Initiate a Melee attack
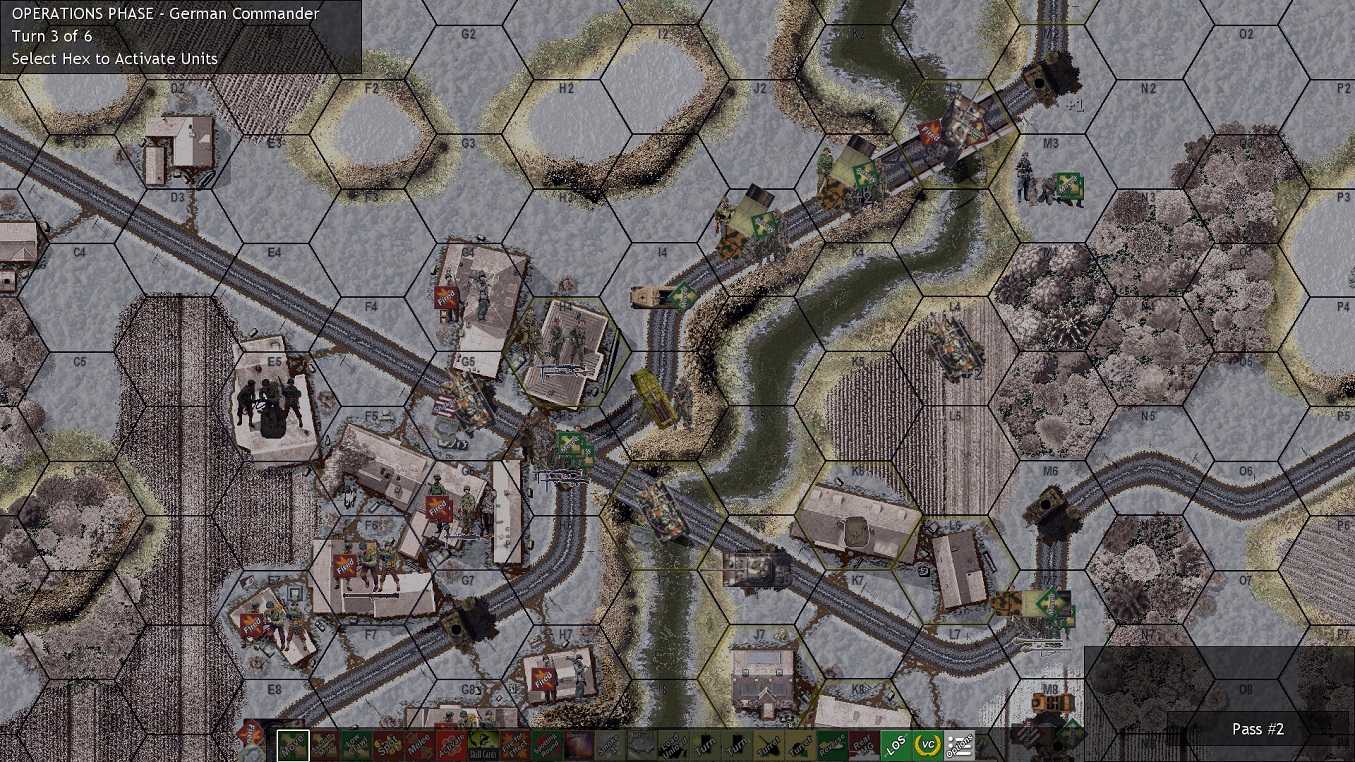Screen dimensions: 1355x762 [x=420, y=745]
